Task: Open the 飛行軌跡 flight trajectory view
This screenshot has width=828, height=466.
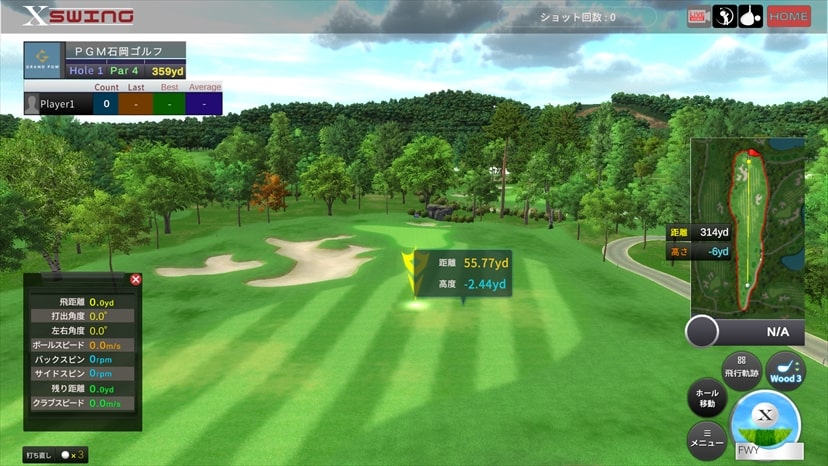Action: coord(742,367)
